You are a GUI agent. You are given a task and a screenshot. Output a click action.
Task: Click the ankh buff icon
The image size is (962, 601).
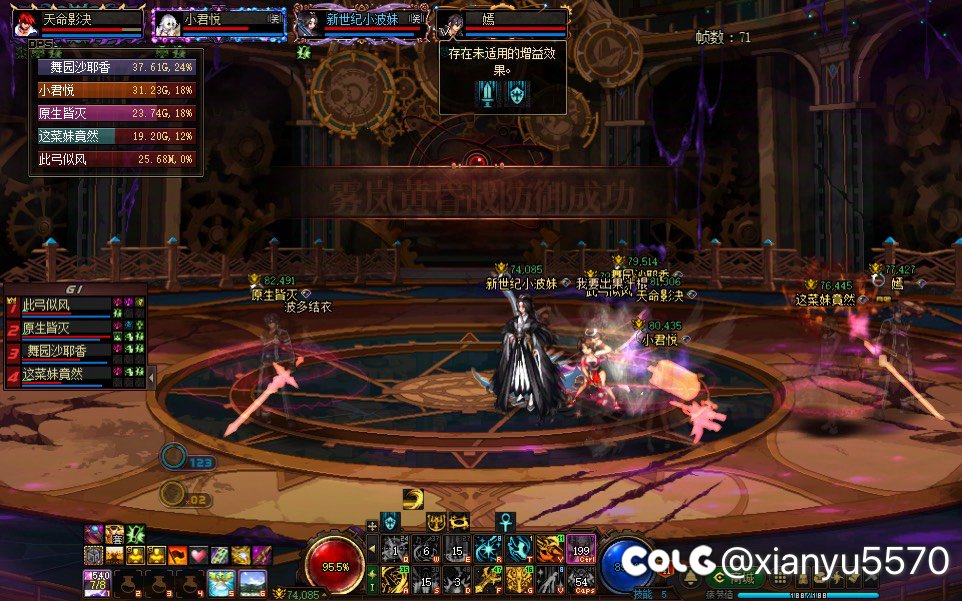tap(505, 522)
